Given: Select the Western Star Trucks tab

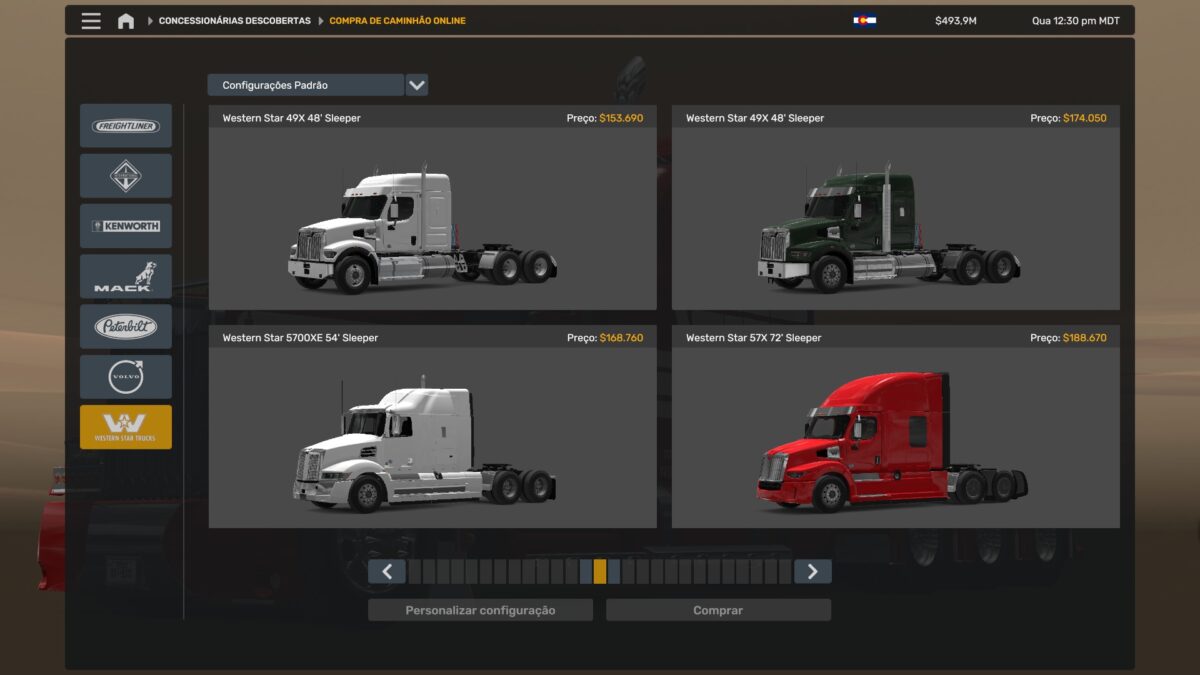Looking at the screenshot, I should [x=126, y=427].
